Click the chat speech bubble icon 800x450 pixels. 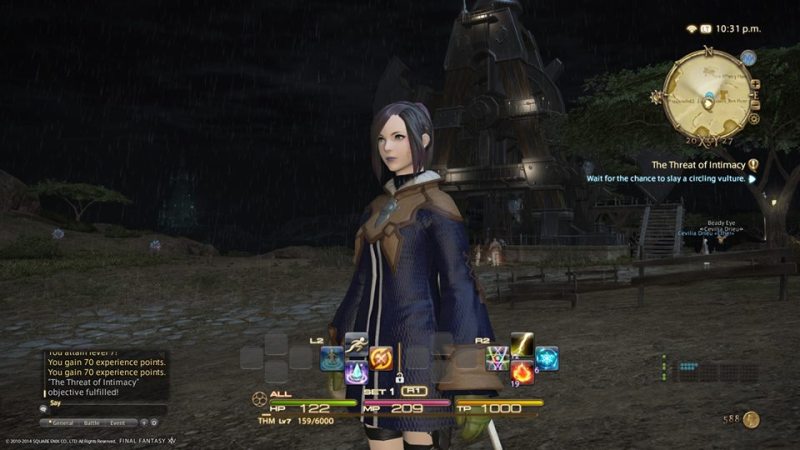tap(44, 408)
